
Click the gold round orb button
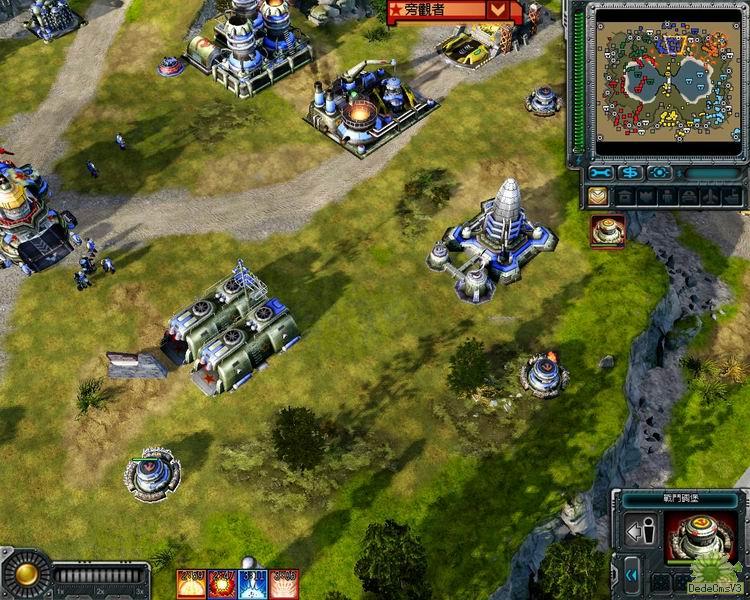(26, 574)
